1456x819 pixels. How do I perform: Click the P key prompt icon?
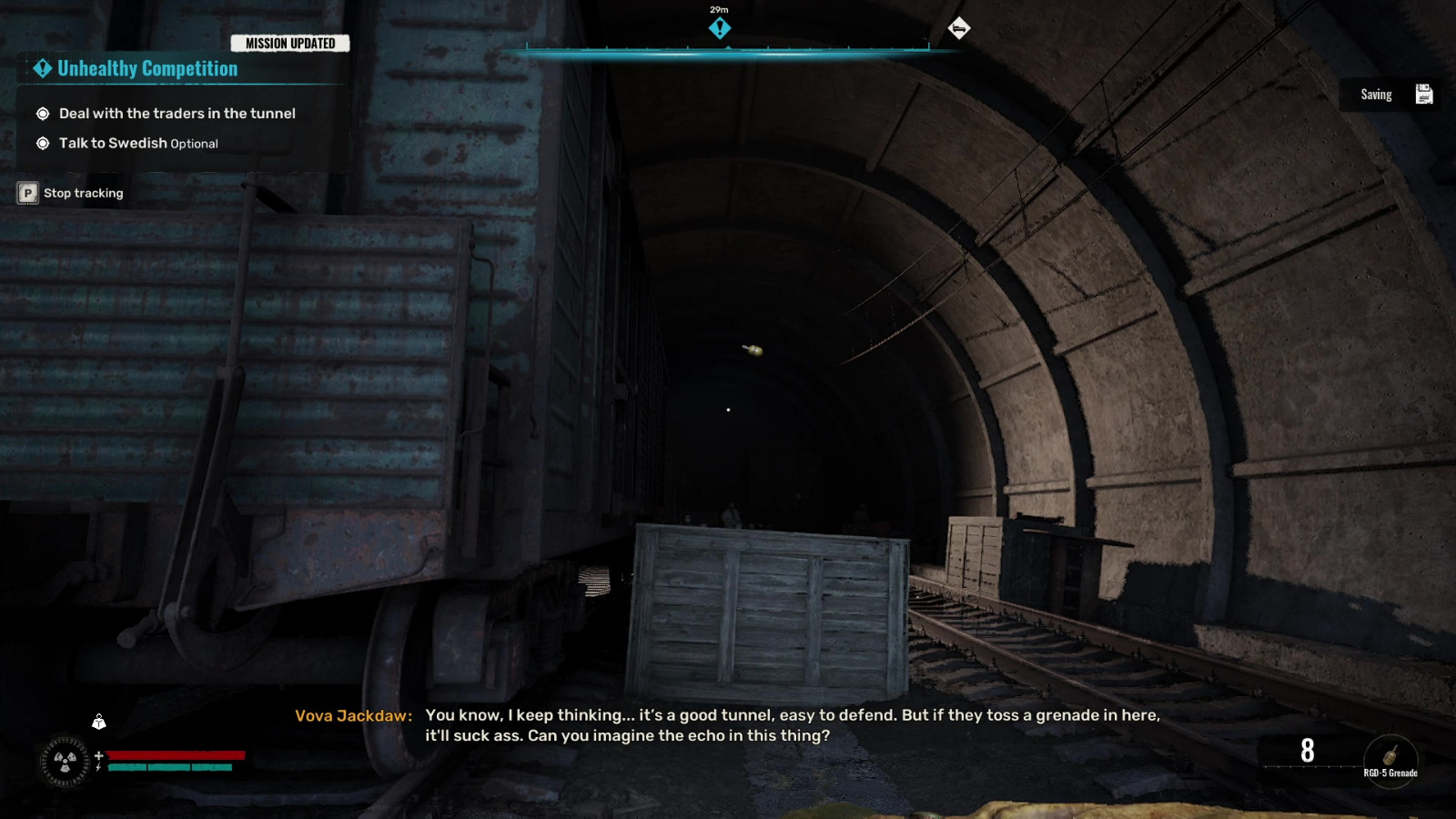coord(26,193)
